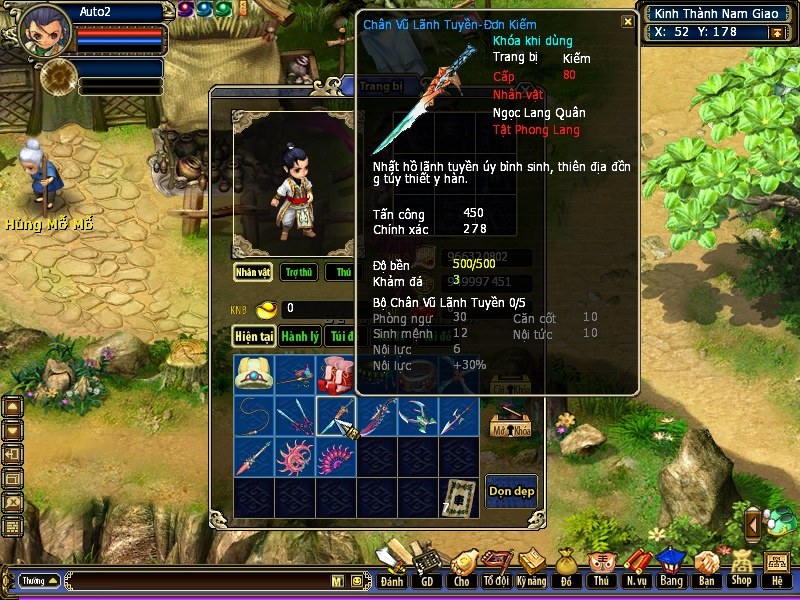Open the Thường chat channel selector
Image resolution: width=800 pixels, height=600 pixels.
[39, 580]
